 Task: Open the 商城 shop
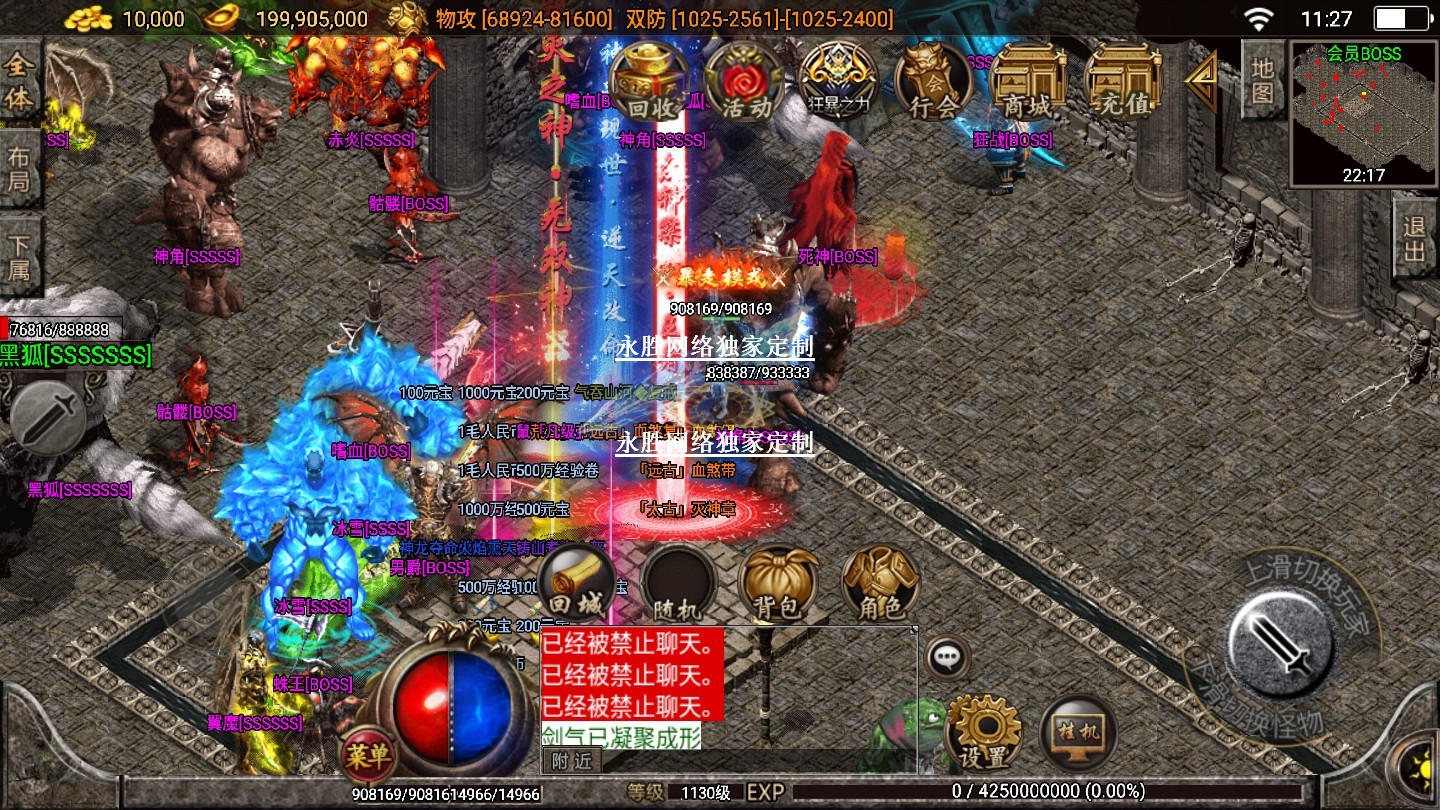coord(1027,82)
